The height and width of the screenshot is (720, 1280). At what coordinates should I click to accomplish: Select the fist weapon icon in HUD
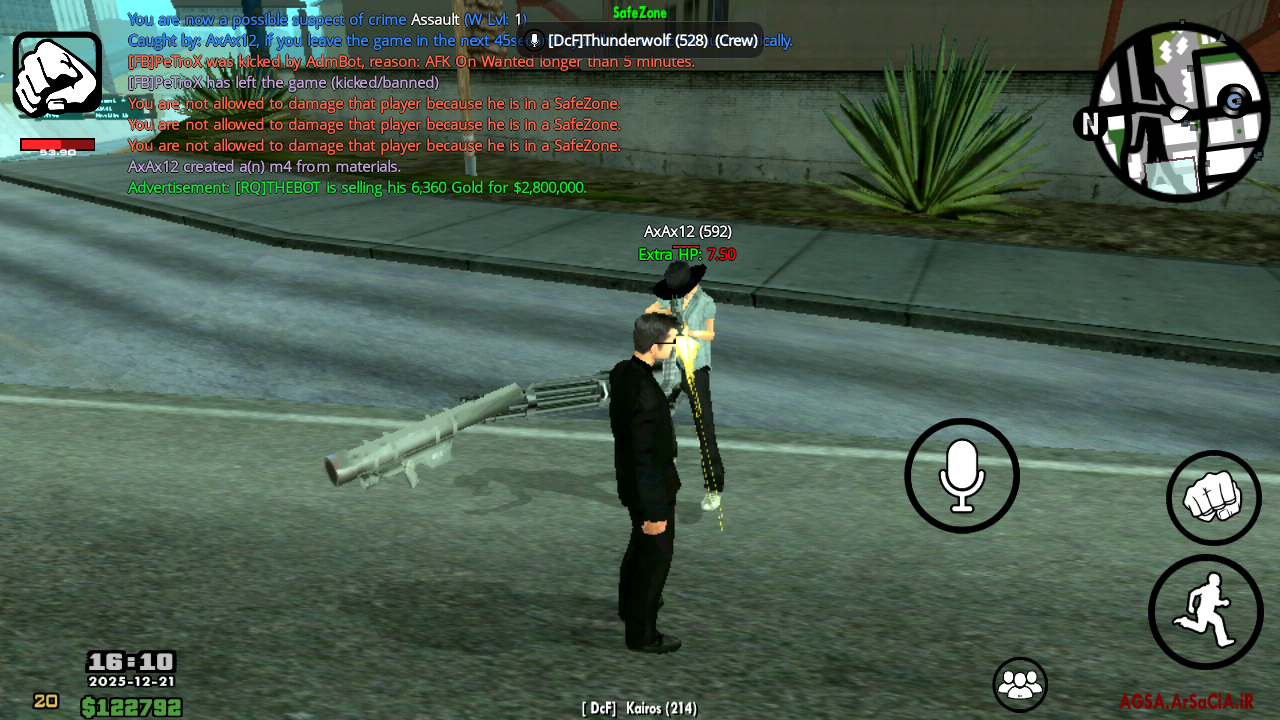(57, 75)
